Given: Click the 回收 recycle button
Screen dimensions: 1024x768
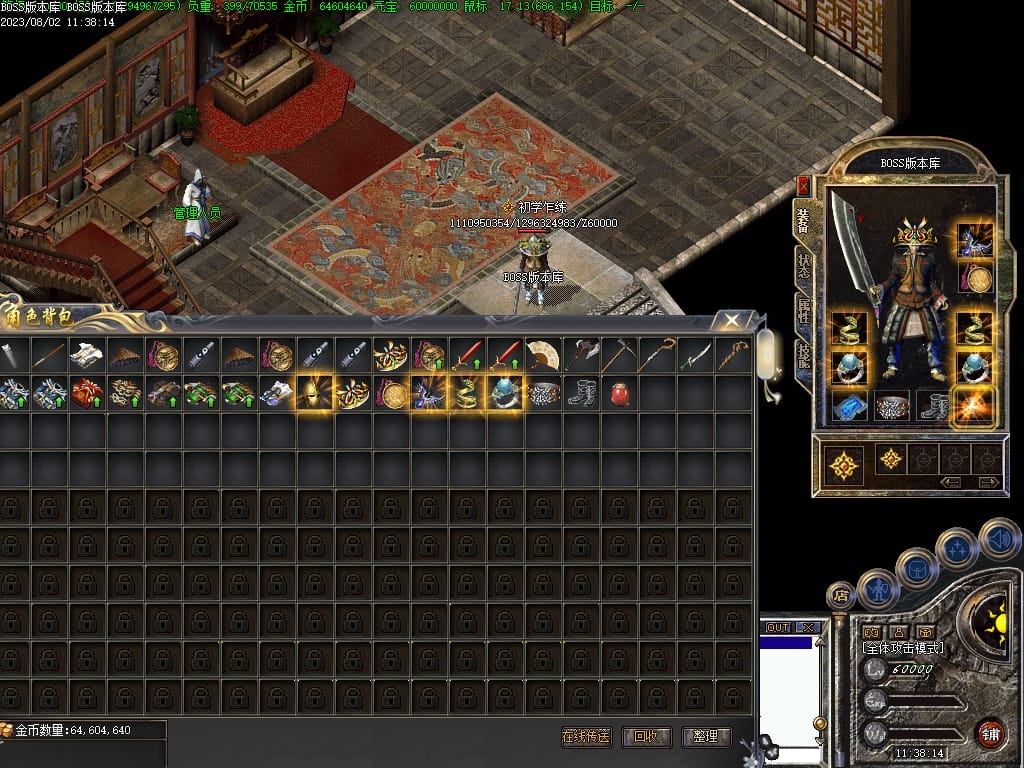Looking at the screenshot, I should [646, 737].
